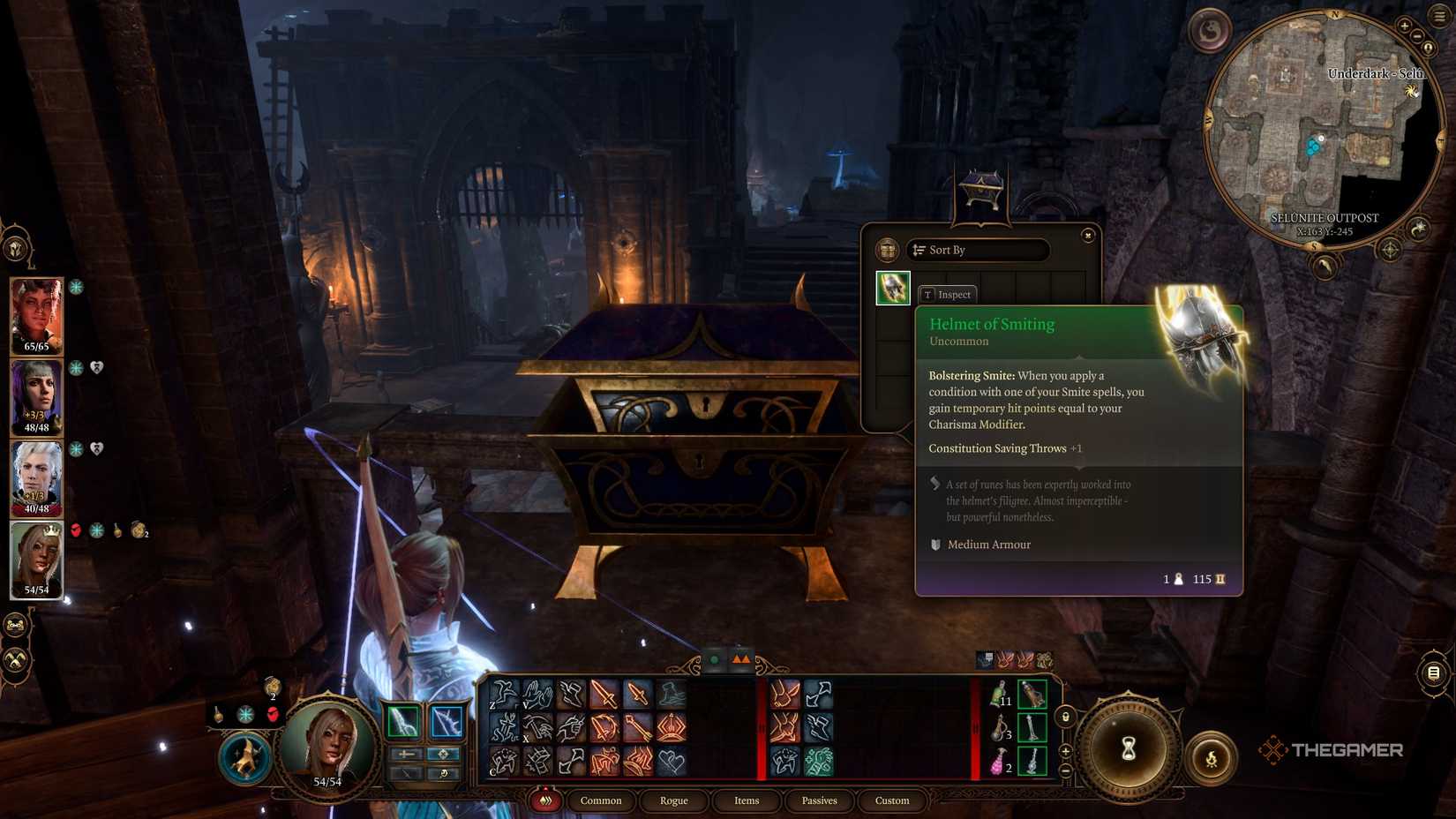
Task: Open the Common actions tab
Action: tap(600, 800)
